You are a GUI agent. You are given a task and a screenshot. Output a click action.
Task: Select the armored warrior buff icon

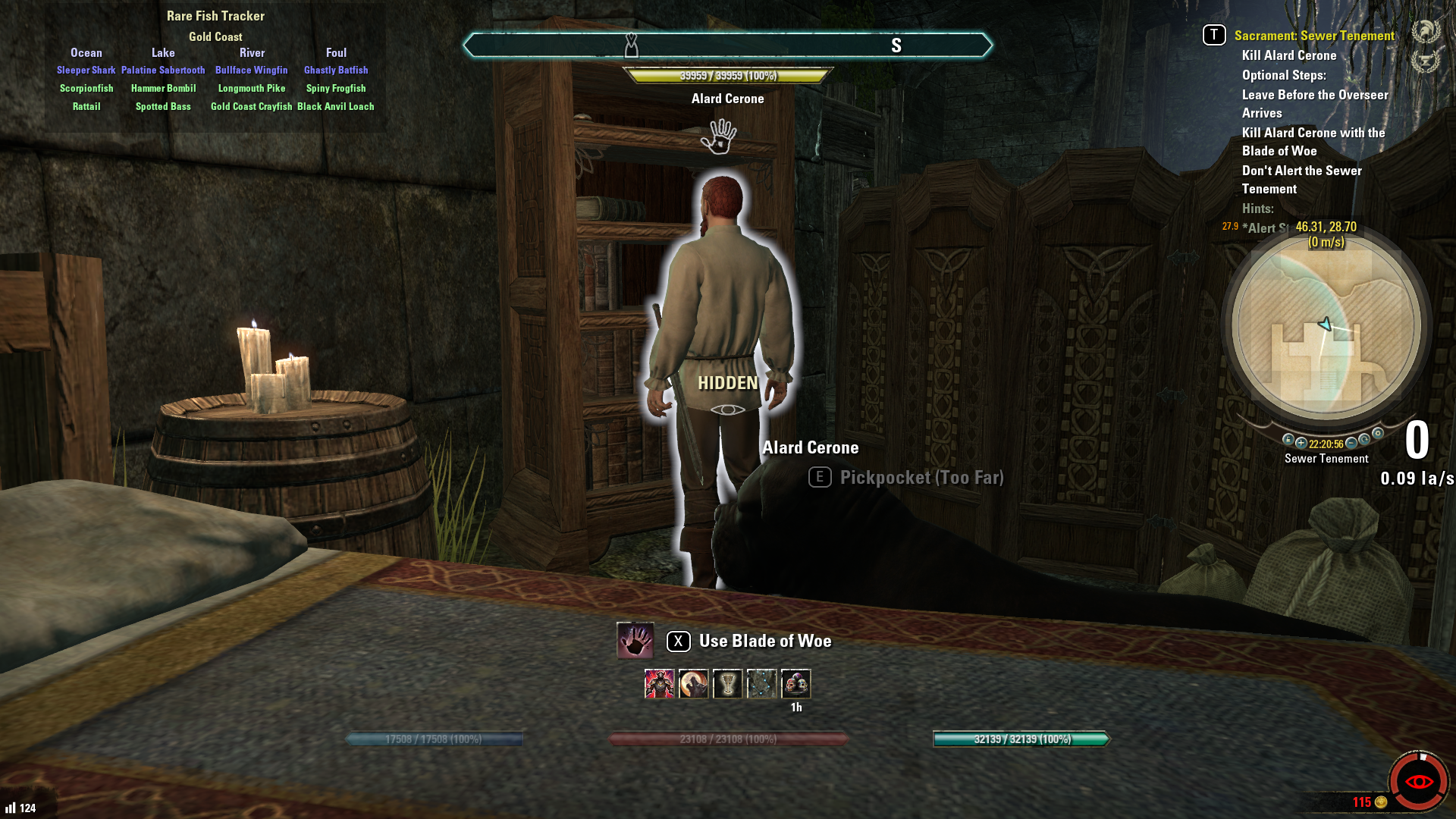click(x=659, y=684)
